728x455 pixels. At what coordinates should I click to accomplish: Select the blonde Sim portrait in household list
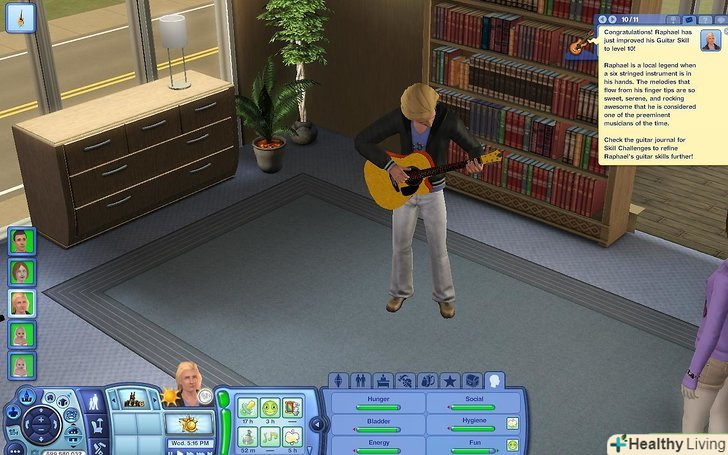pos(22,303)
